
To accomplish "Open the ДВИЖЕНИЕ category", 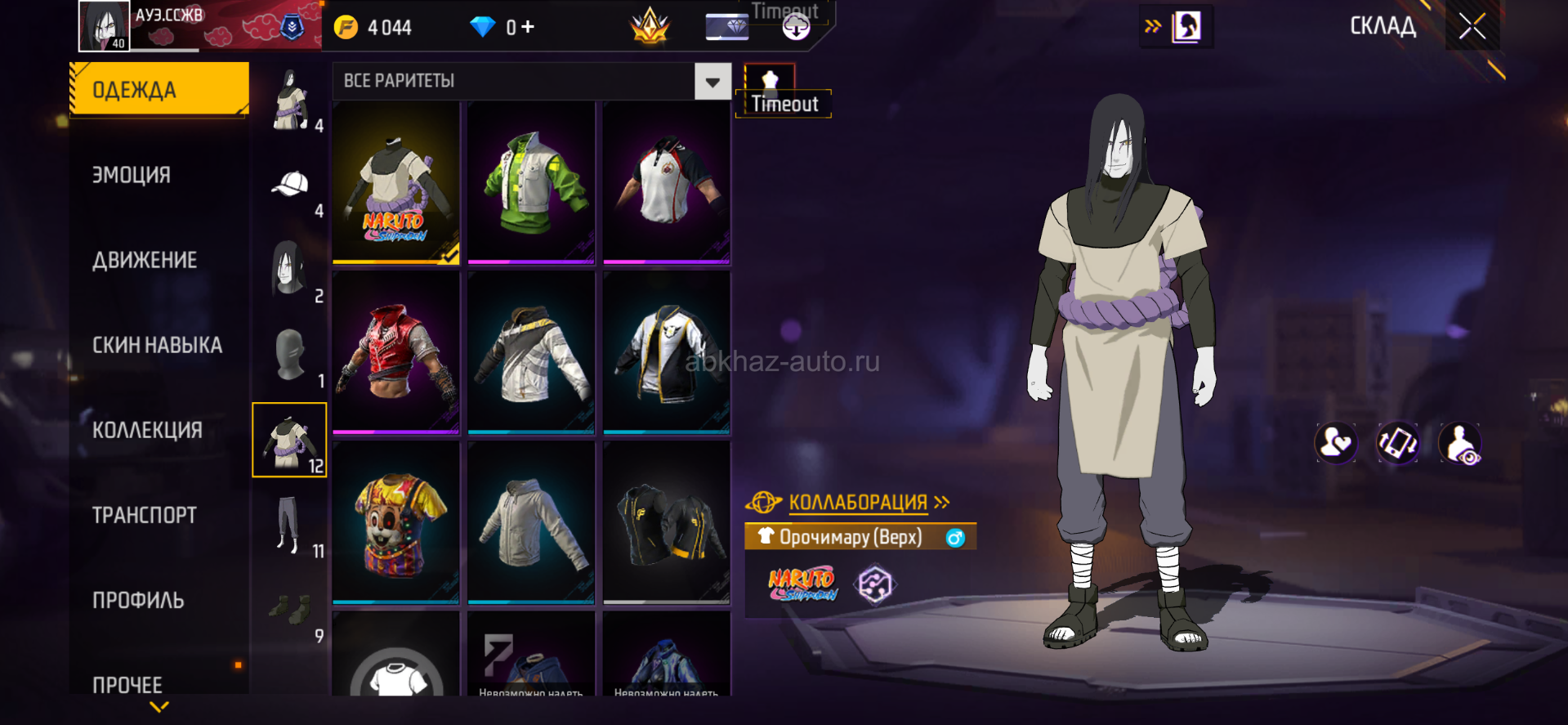I will pyautogui.click(x=145, y=260).
